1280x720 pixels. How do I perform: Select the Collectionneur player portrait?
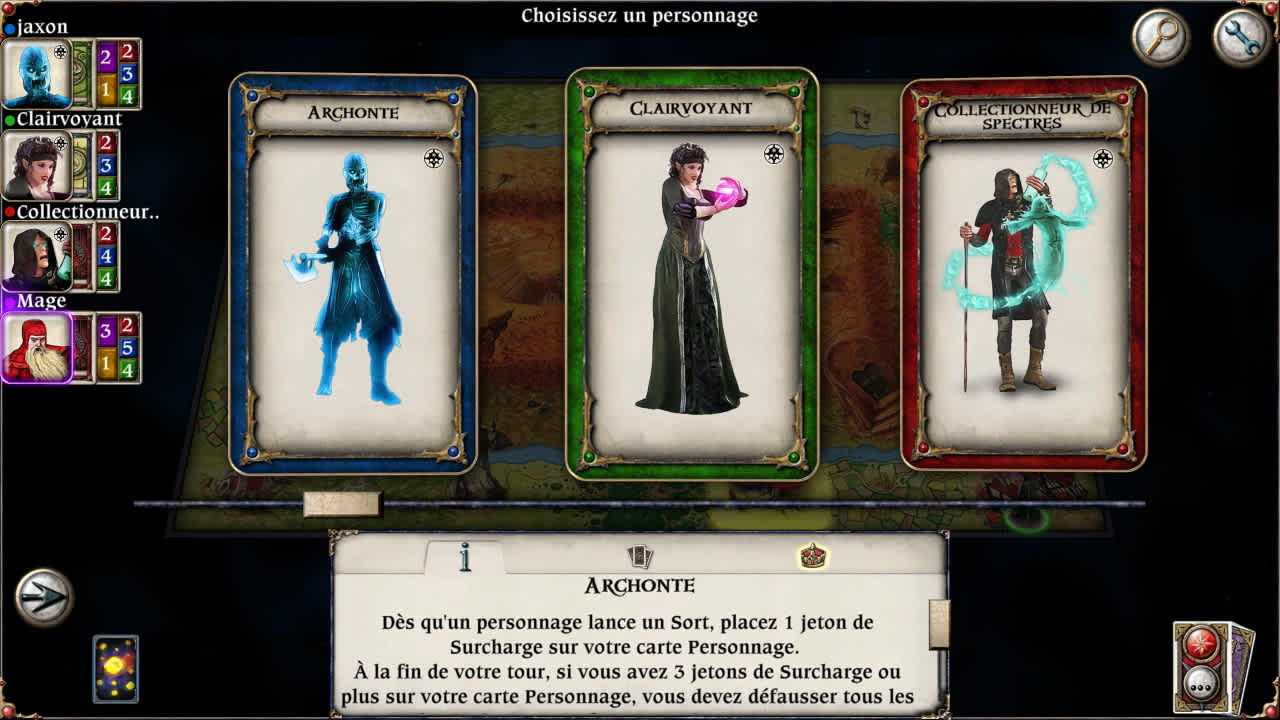coord(37,256)
